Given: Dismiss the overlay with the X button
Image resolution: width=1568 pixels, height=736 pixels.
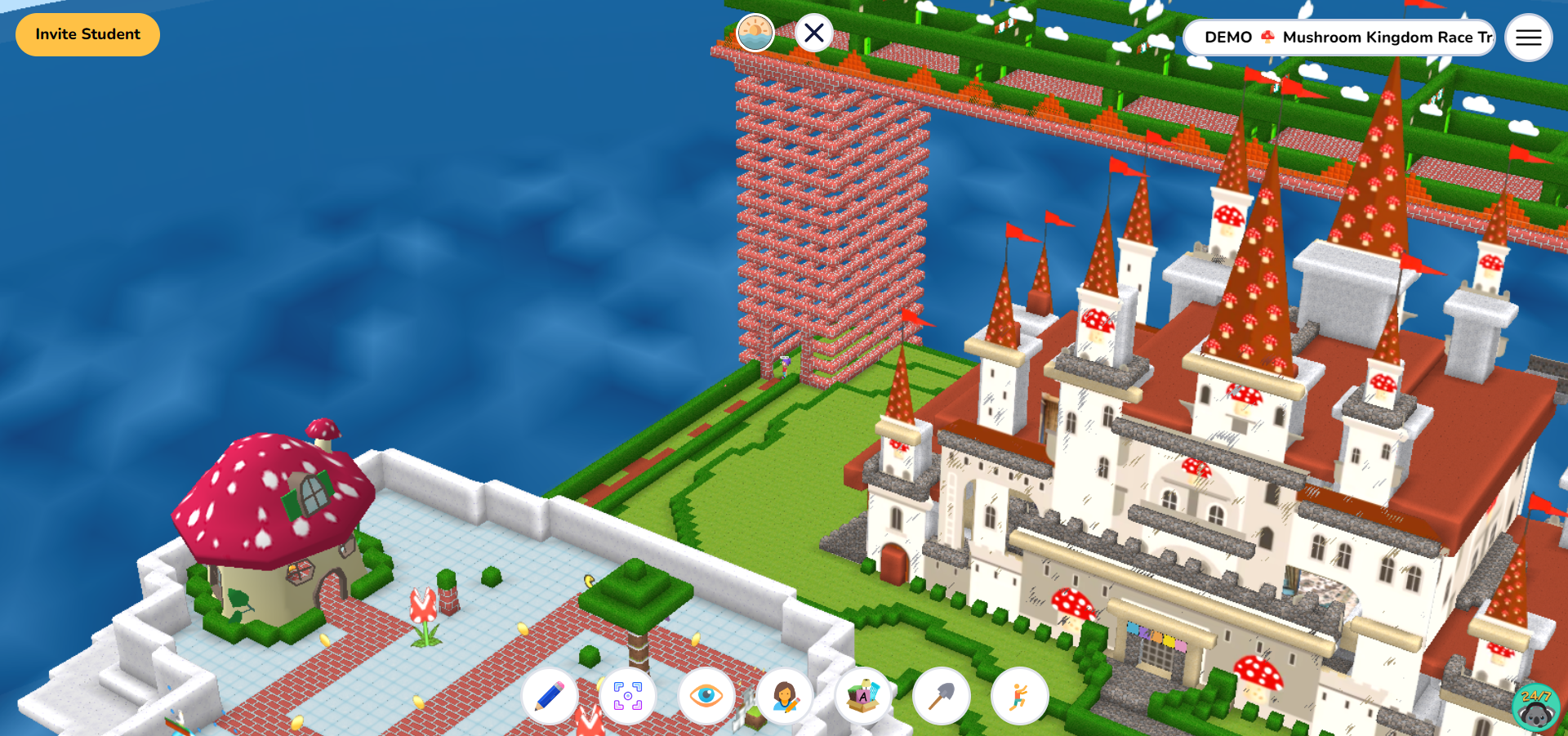Looking at the screenshot, I should click(813, 32).
